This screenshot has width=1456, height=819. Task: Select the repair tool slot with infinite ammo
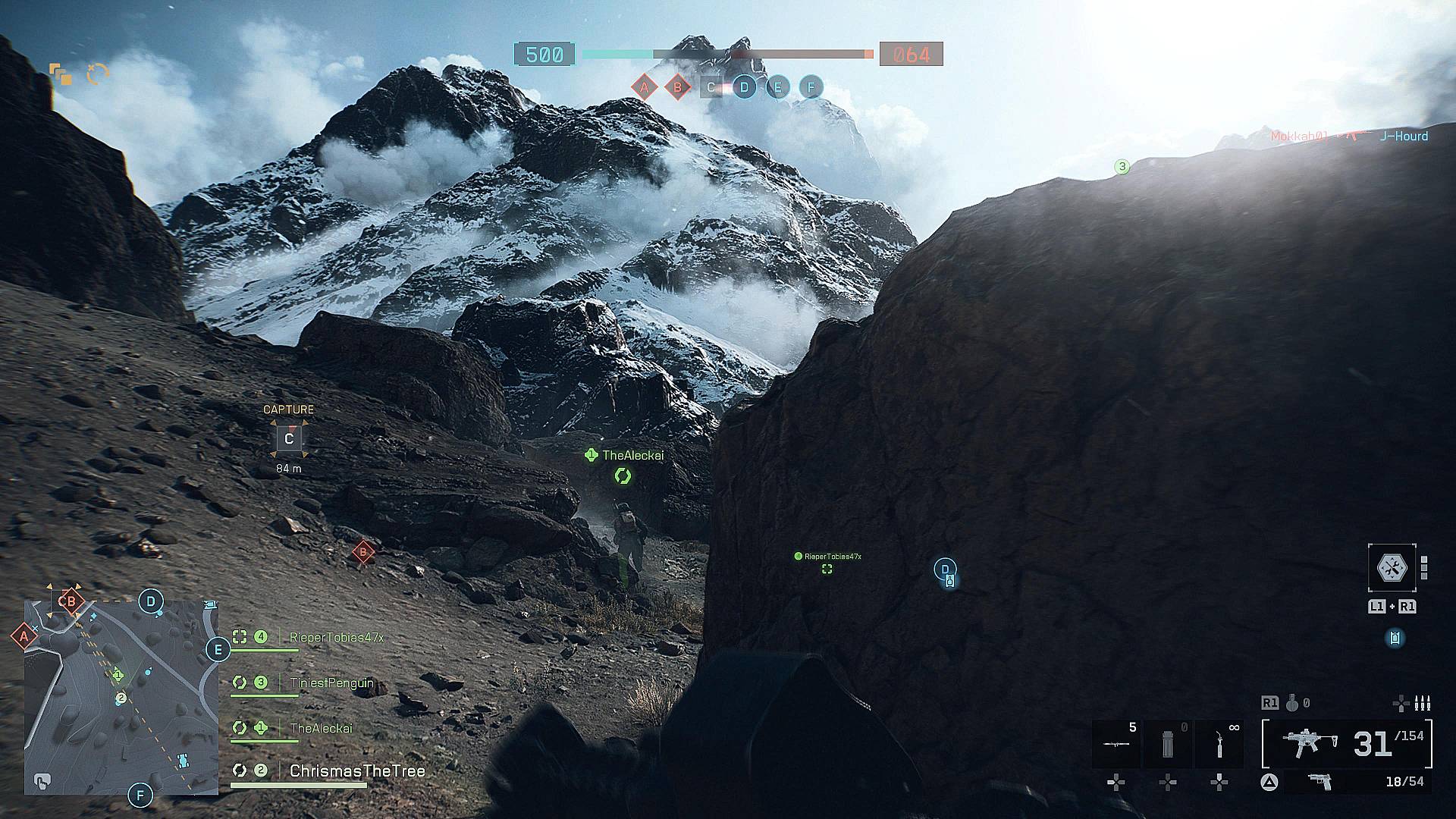(x=1219, y=744)
